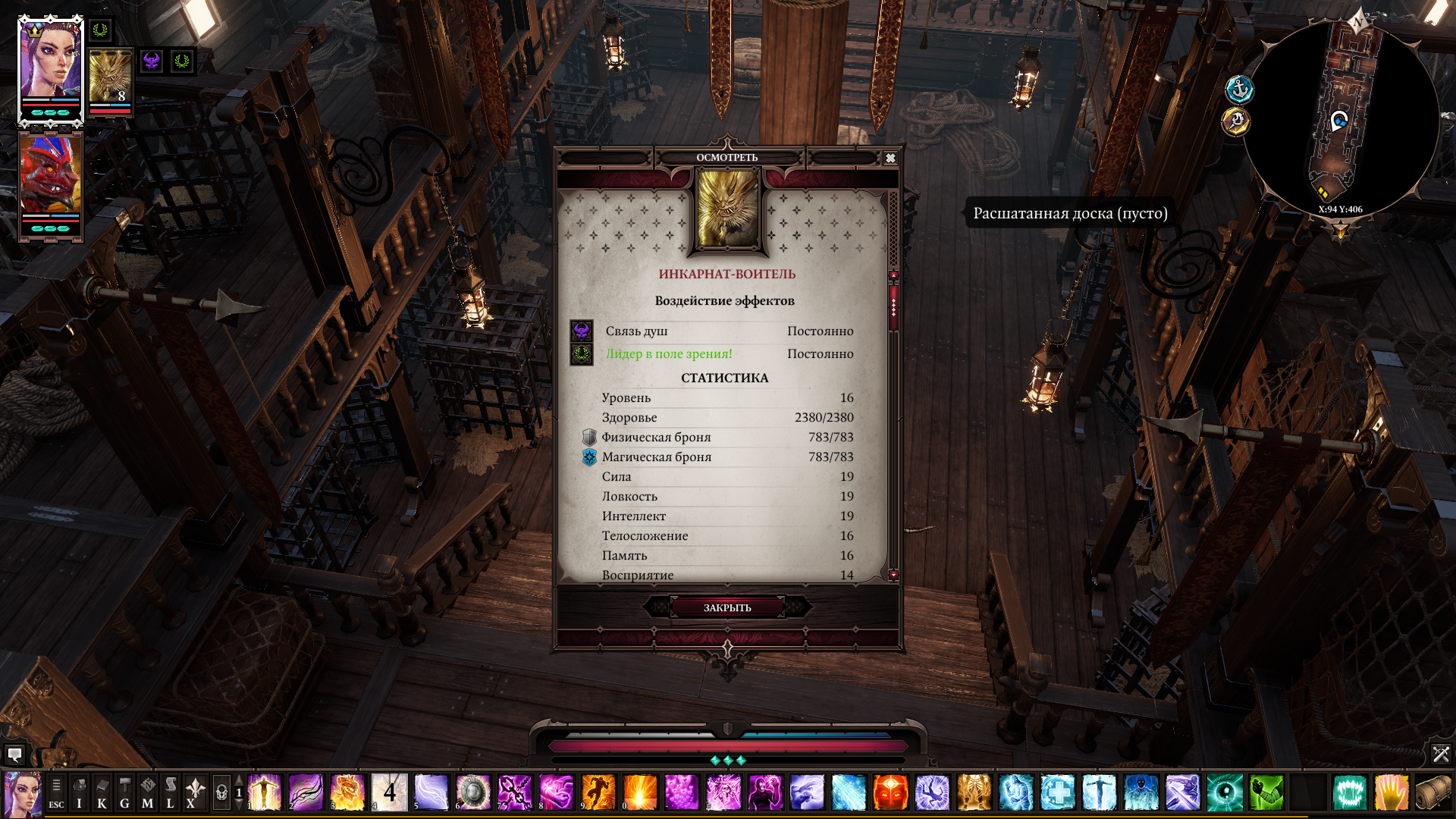Open the skills book button (K)
Image resolution: width=1456 pixels, height=819 pixels.
[x=102, y=793]
